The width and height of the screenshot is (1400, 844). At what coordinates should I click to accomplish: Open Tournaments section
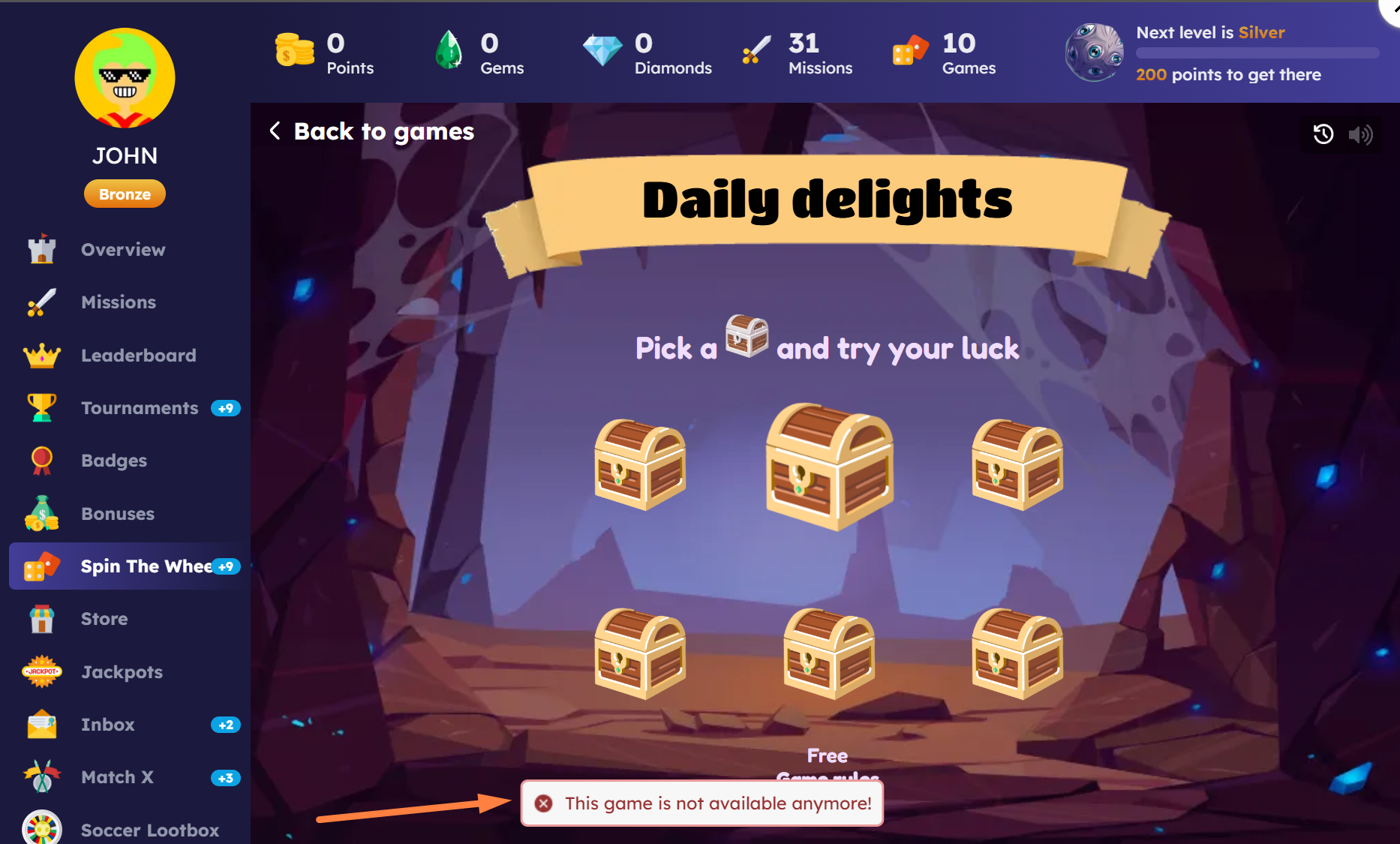[140, 408]
